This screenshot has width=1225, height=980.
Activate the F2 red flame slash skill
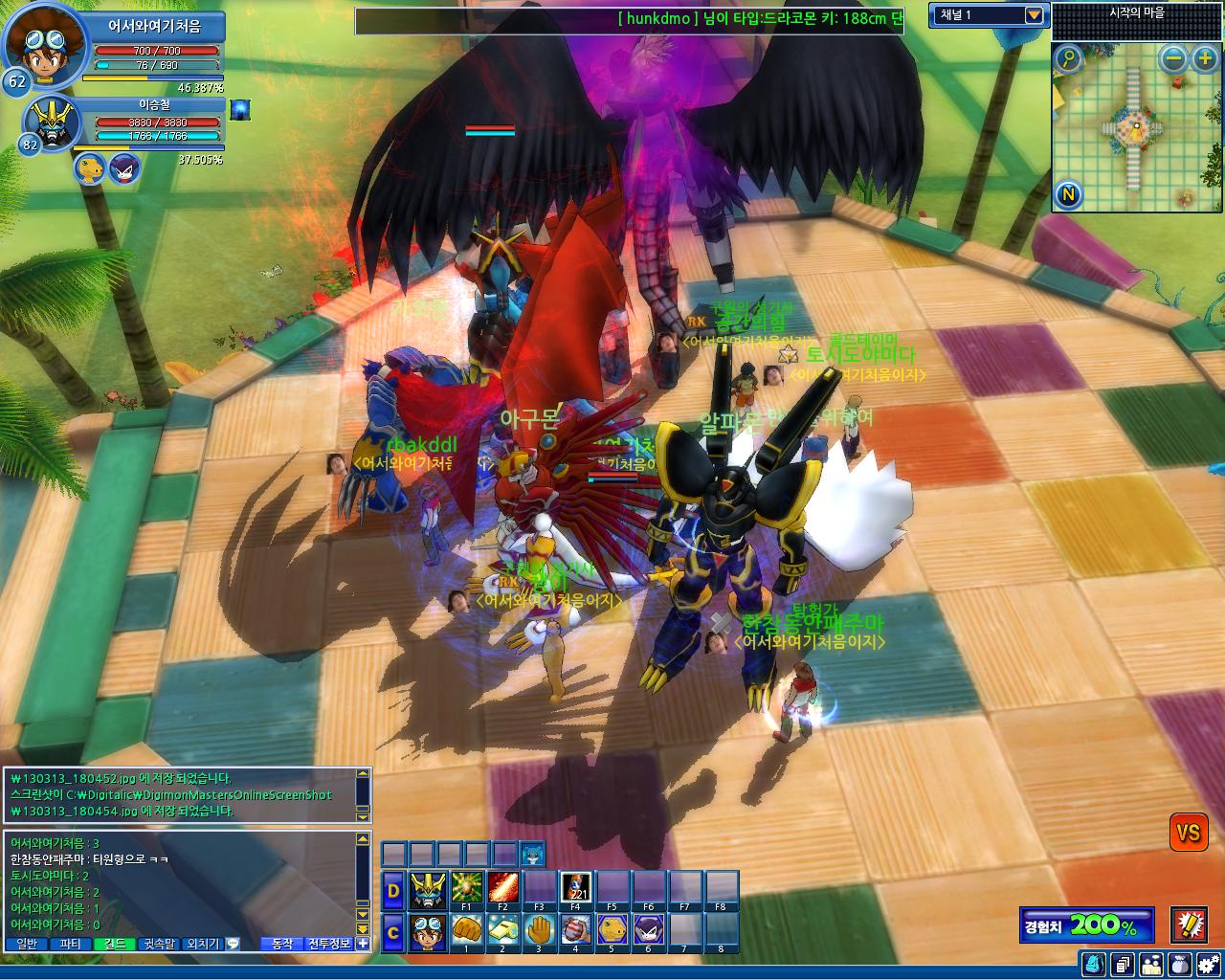pyautogui.click(x=501, y=887)
